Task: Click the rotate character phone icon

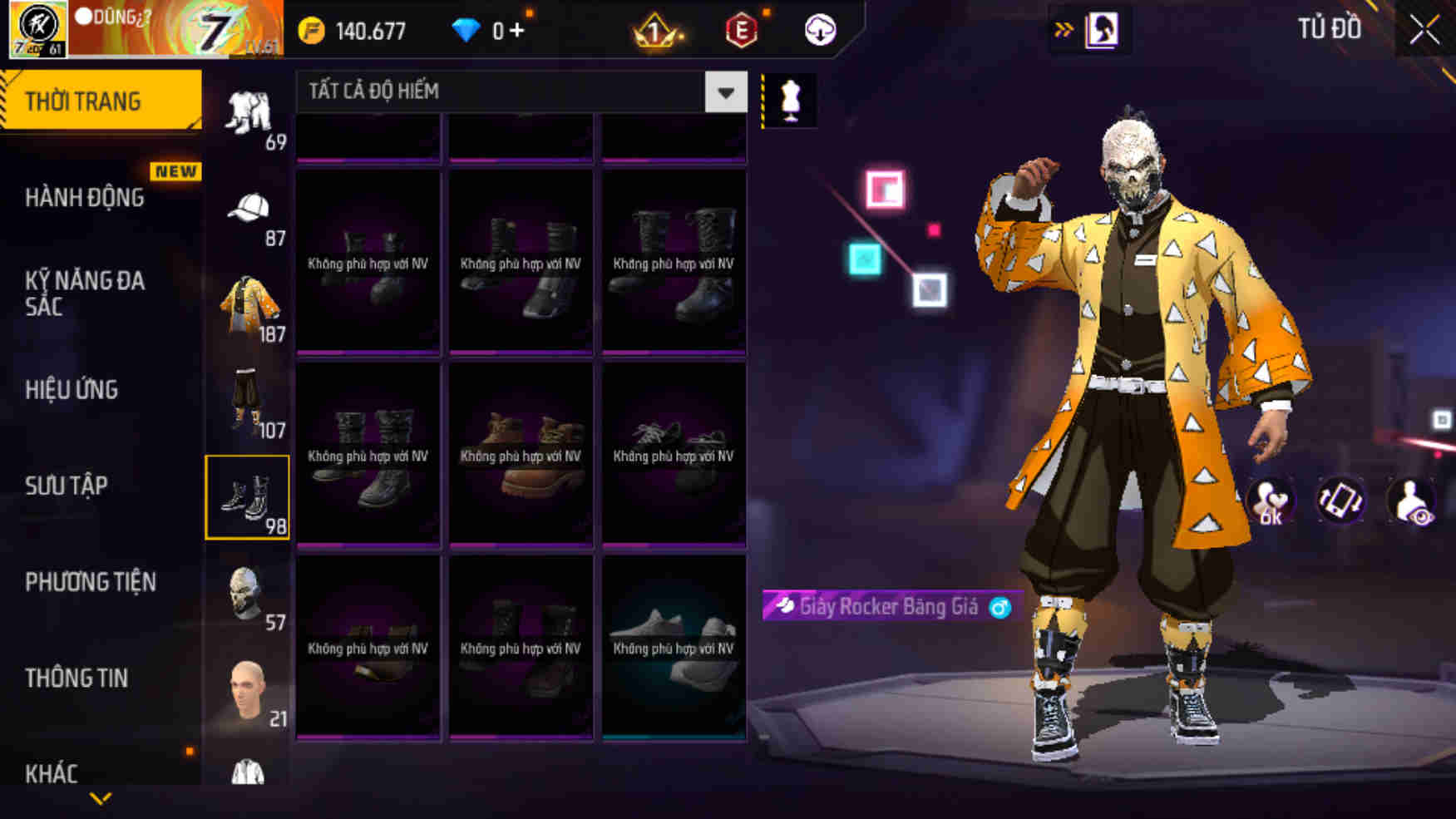Action: (1340, 499)
